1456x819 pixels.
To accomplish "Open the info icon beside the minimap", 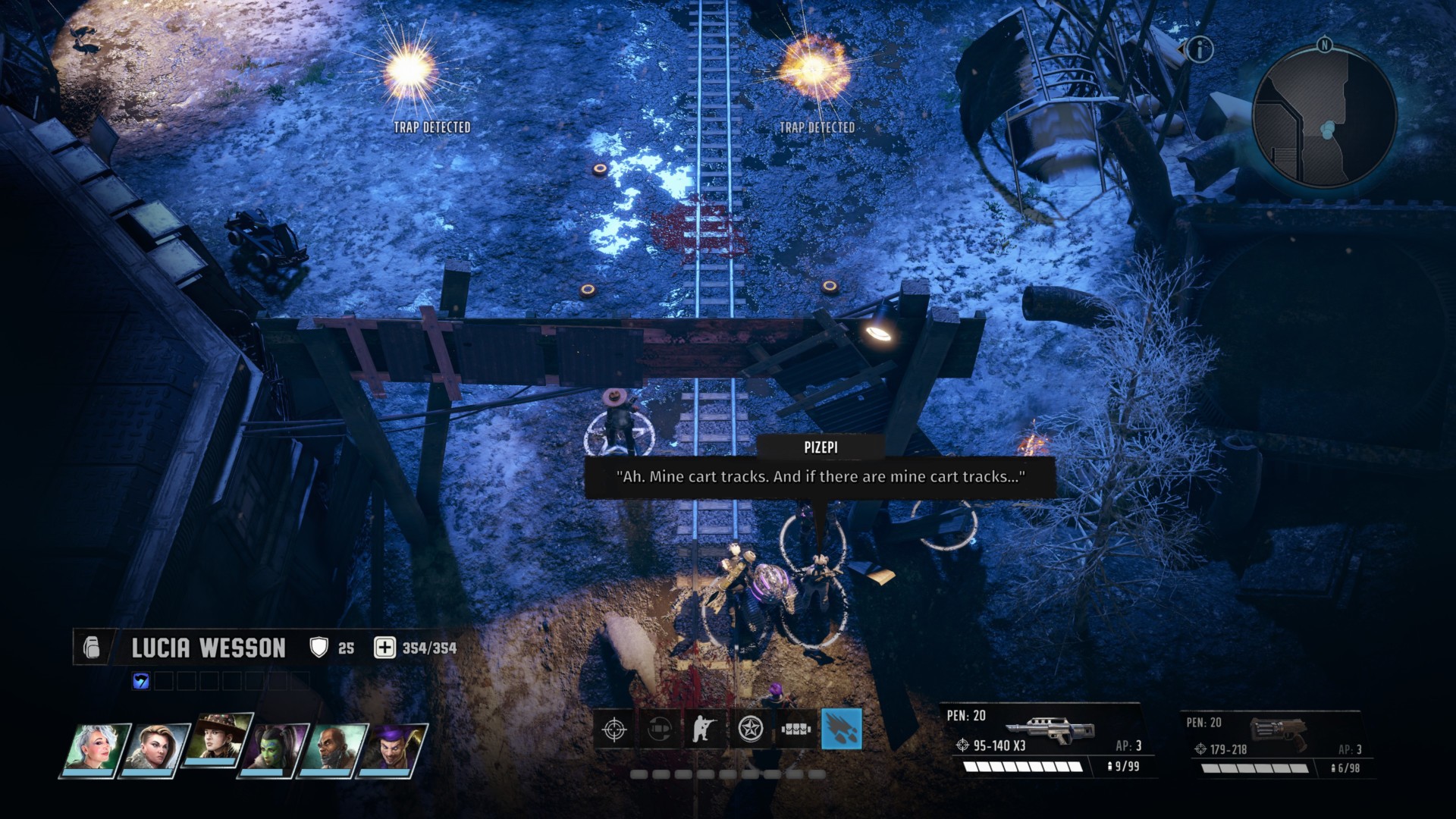I will pyautogui.click(x=1200, y=50).
